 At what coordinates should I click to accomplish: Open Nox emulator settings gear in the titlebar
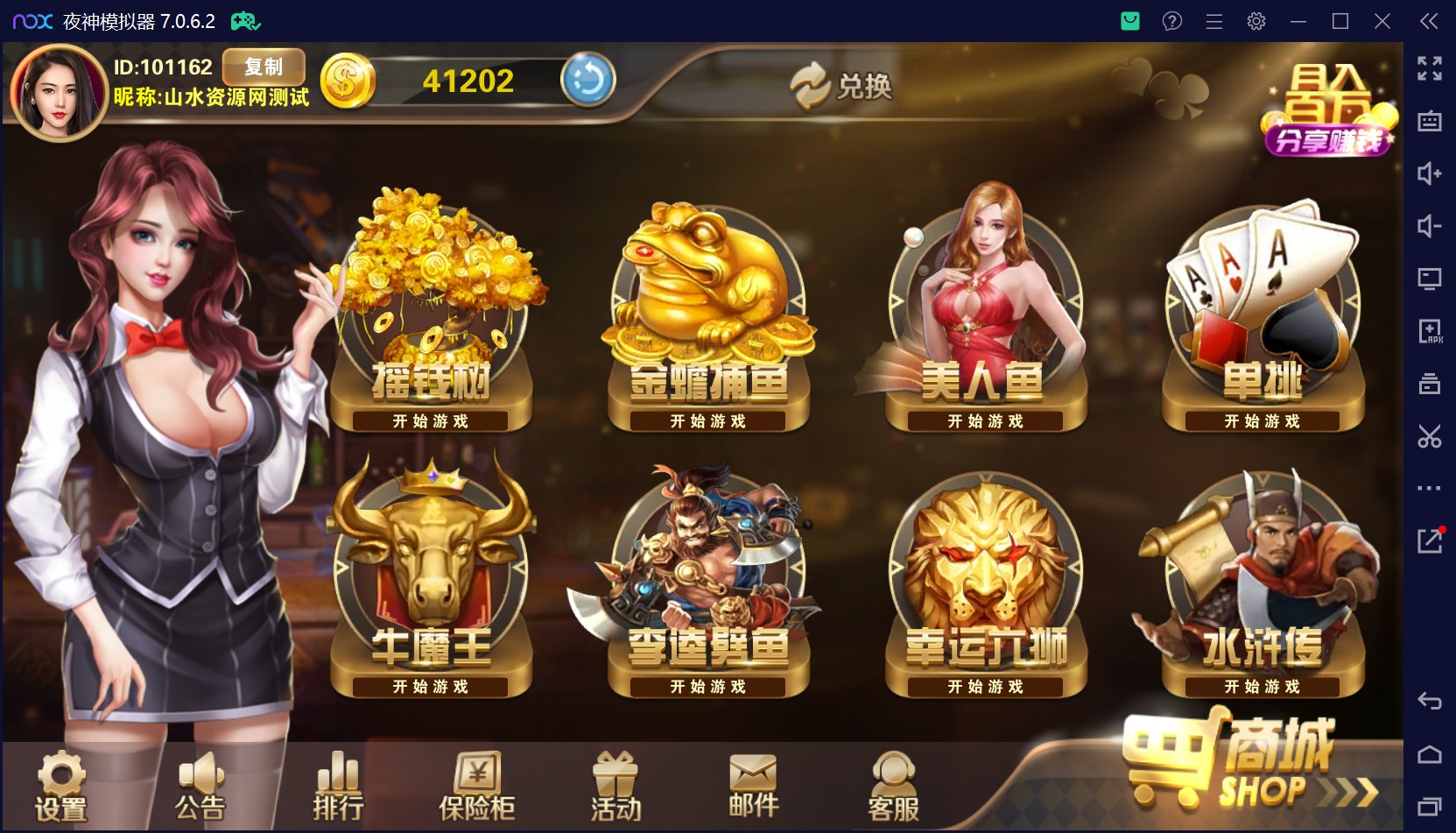pyautogui.click(x=1256, y=21)
